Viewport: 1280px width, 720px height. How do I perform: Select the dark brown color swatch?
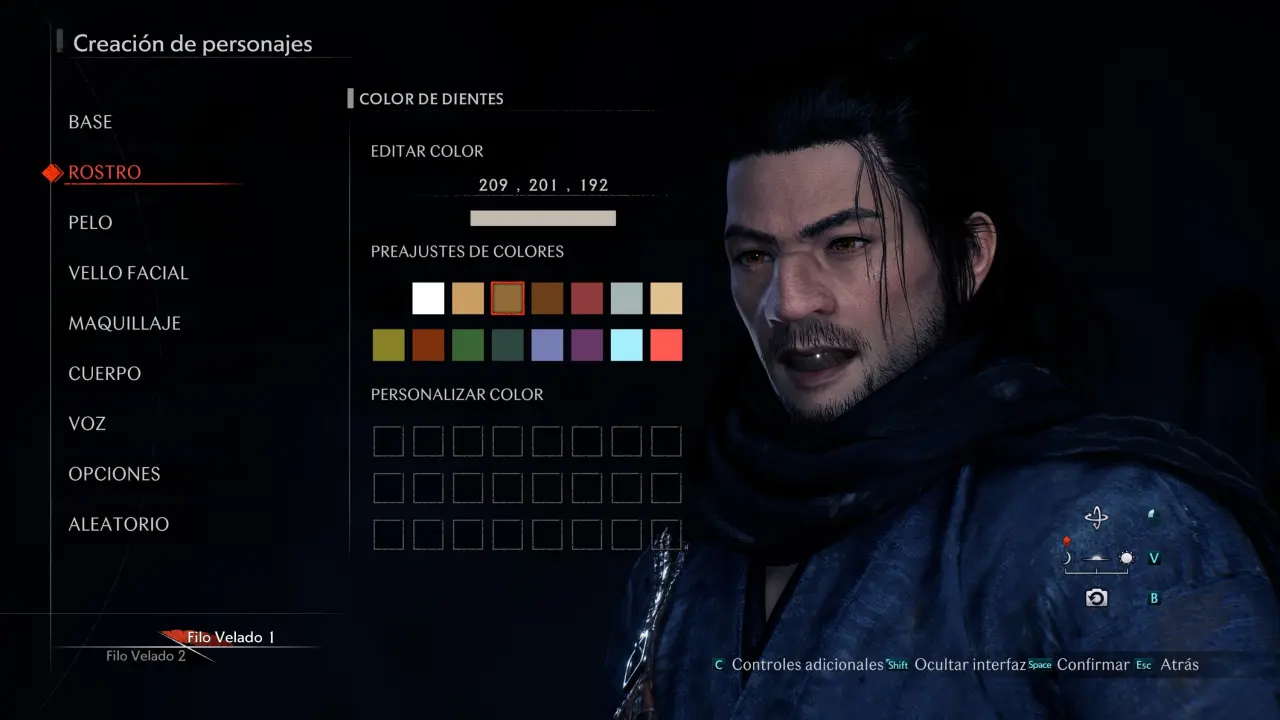tap(547, 298)
